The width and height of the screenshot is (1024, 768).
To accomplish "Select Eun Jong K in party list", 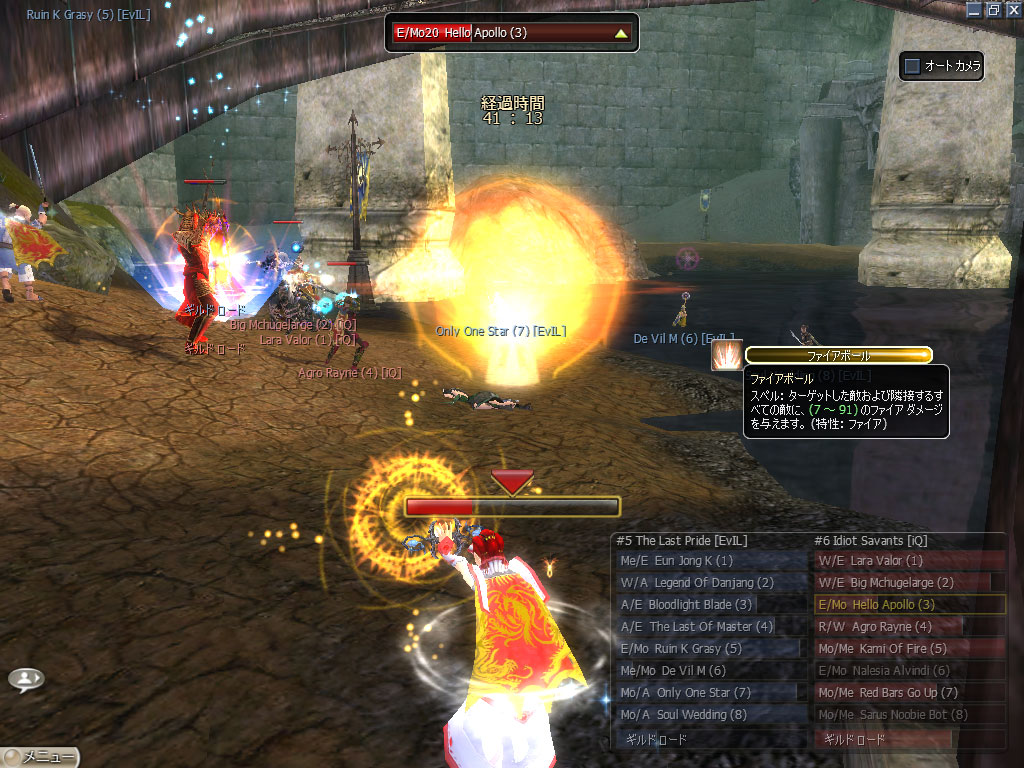I will (x=710, y=561).
